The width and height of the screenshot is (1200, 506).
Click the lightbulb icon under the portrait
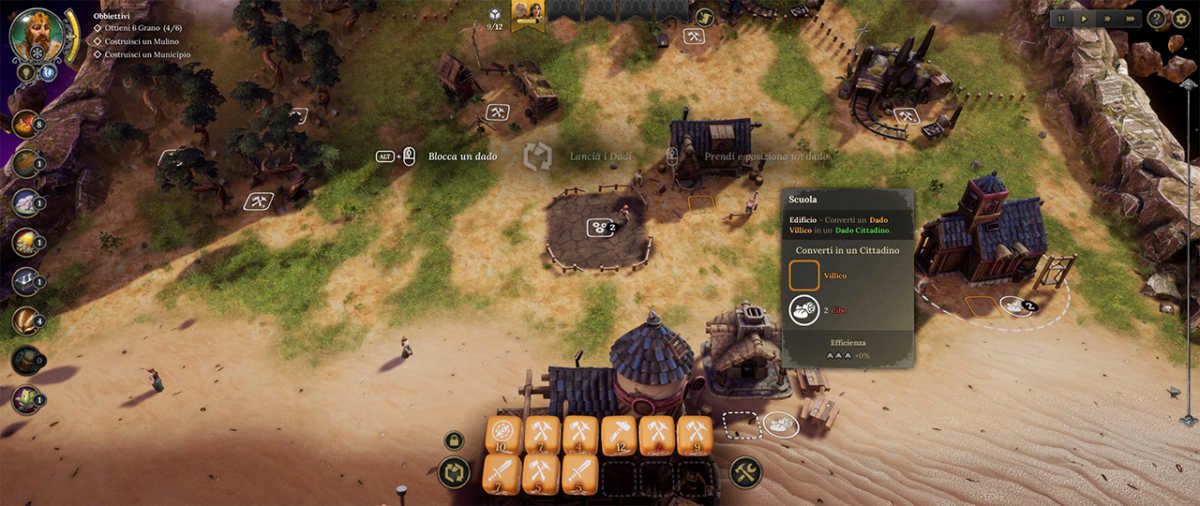click(x=25, y=72)
